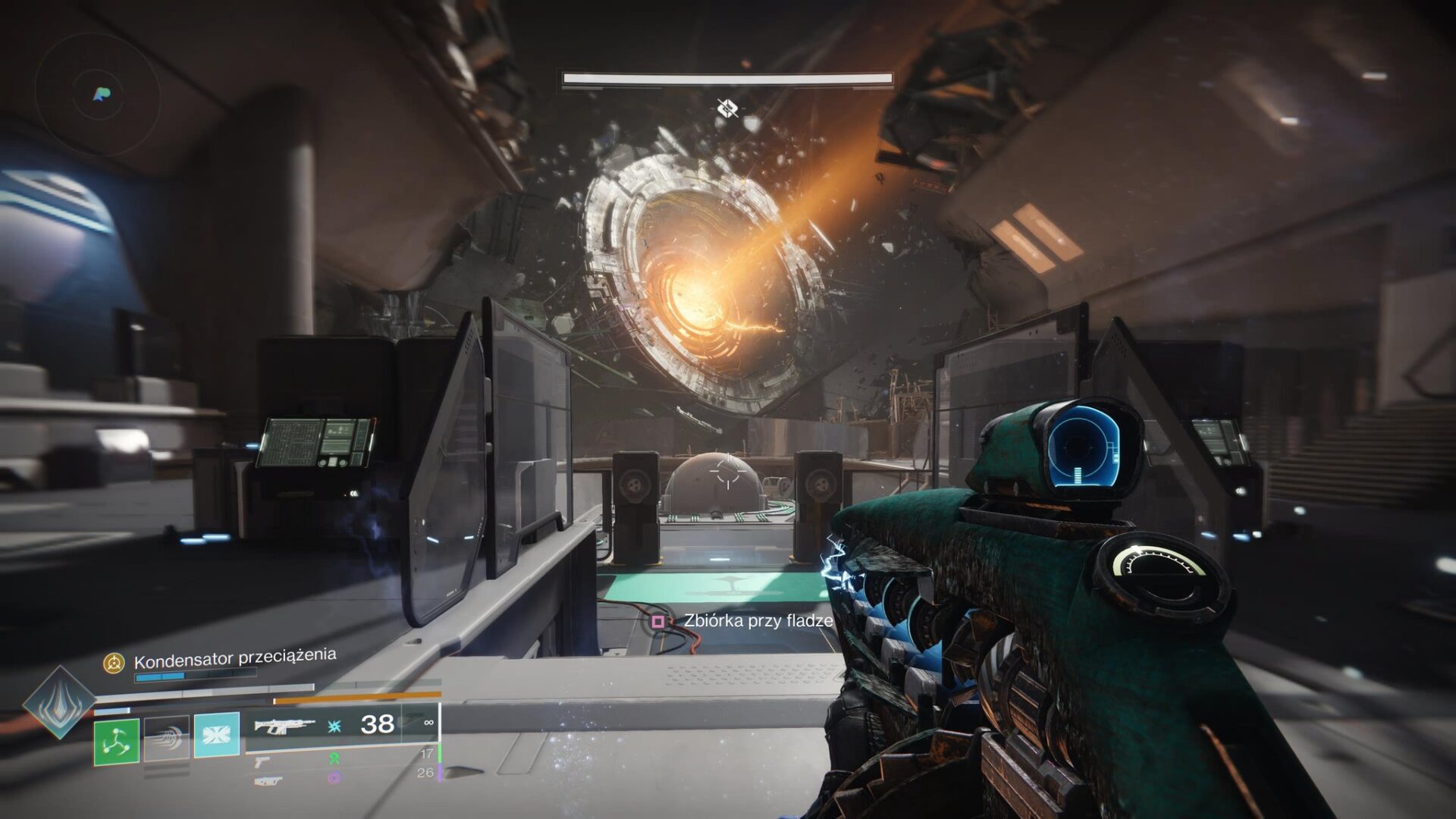Switch to the sidearm weapon slot
Image resolution: width=1456 pixels, height=819 pixels.
click(262, 761)
